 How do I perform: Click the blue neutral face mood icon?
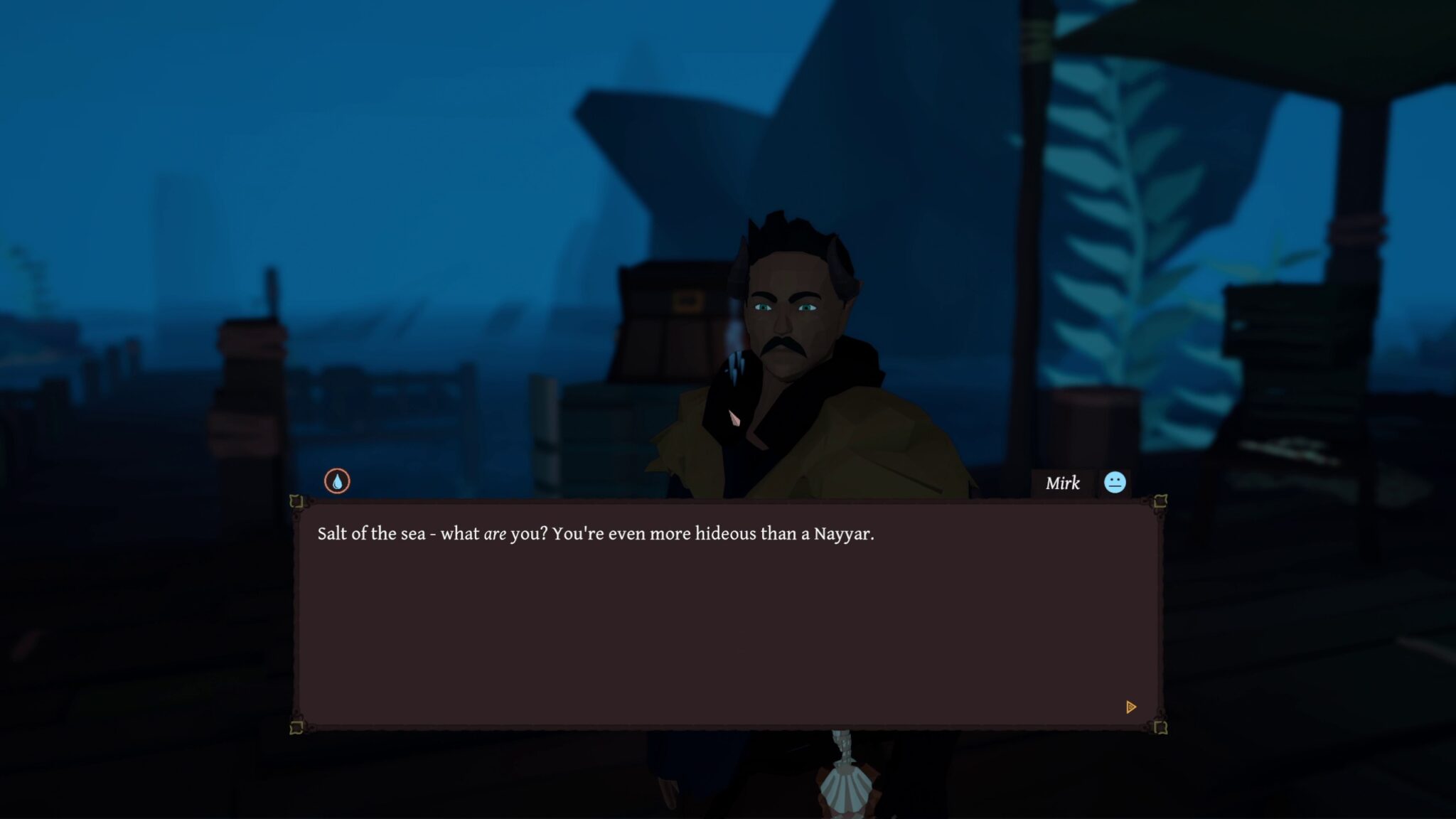1115,483
